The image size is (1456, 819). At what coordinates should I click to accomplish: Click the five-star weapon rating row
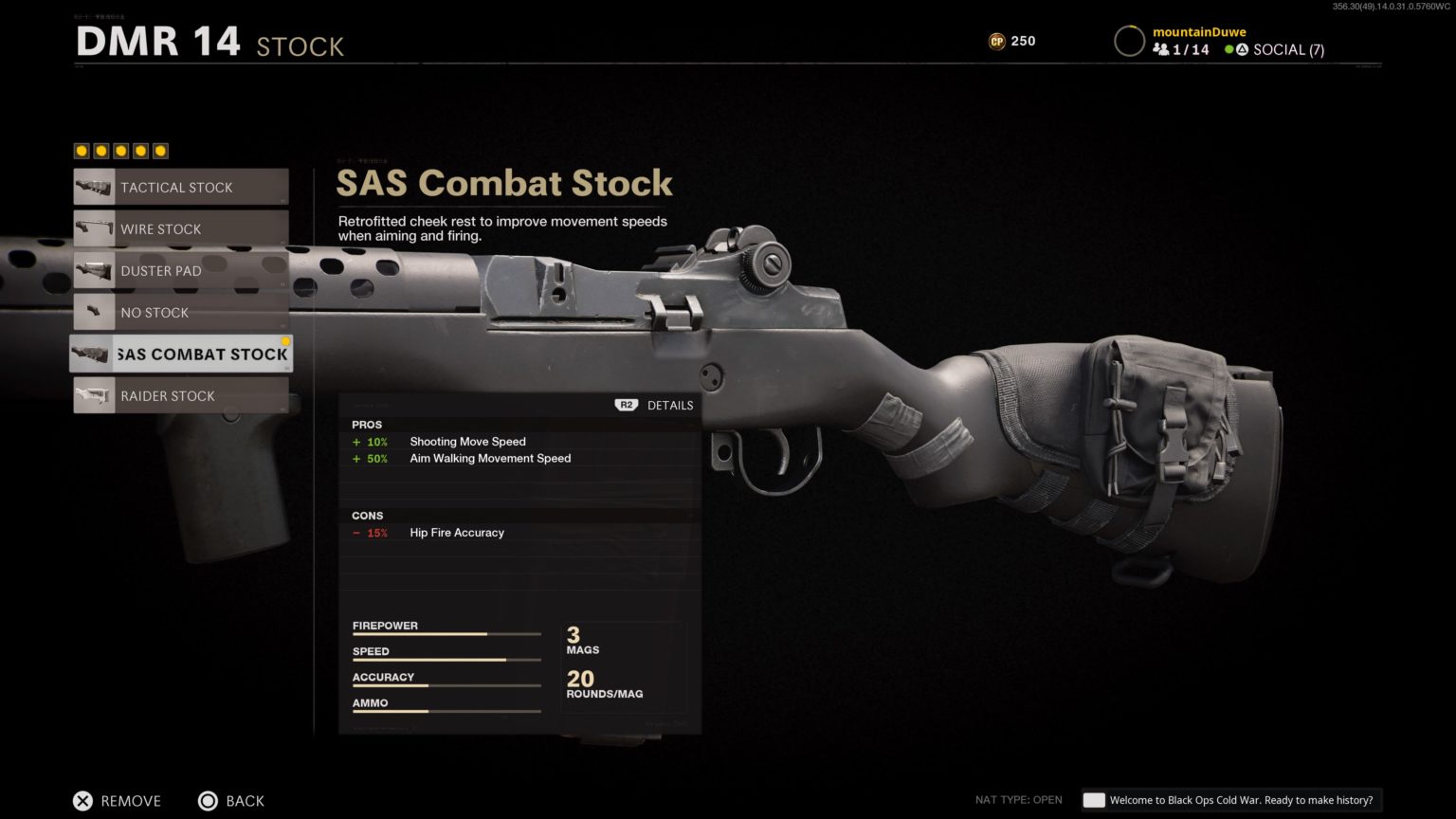pyautogui.click(x=119, y=150)
